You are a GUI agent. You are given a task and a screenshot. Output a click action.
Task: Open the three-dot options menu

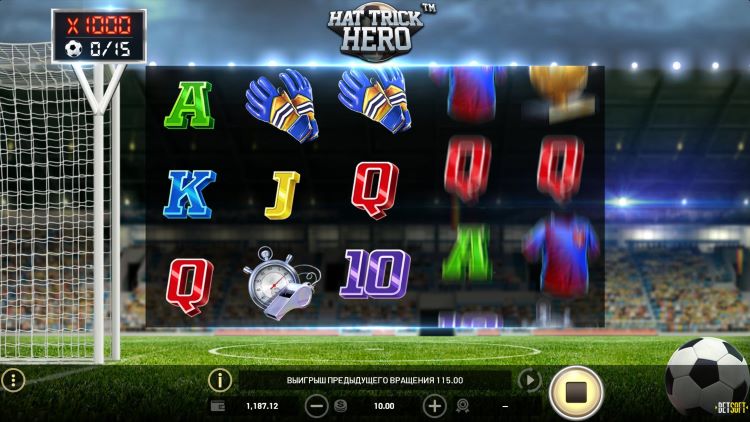12,380
